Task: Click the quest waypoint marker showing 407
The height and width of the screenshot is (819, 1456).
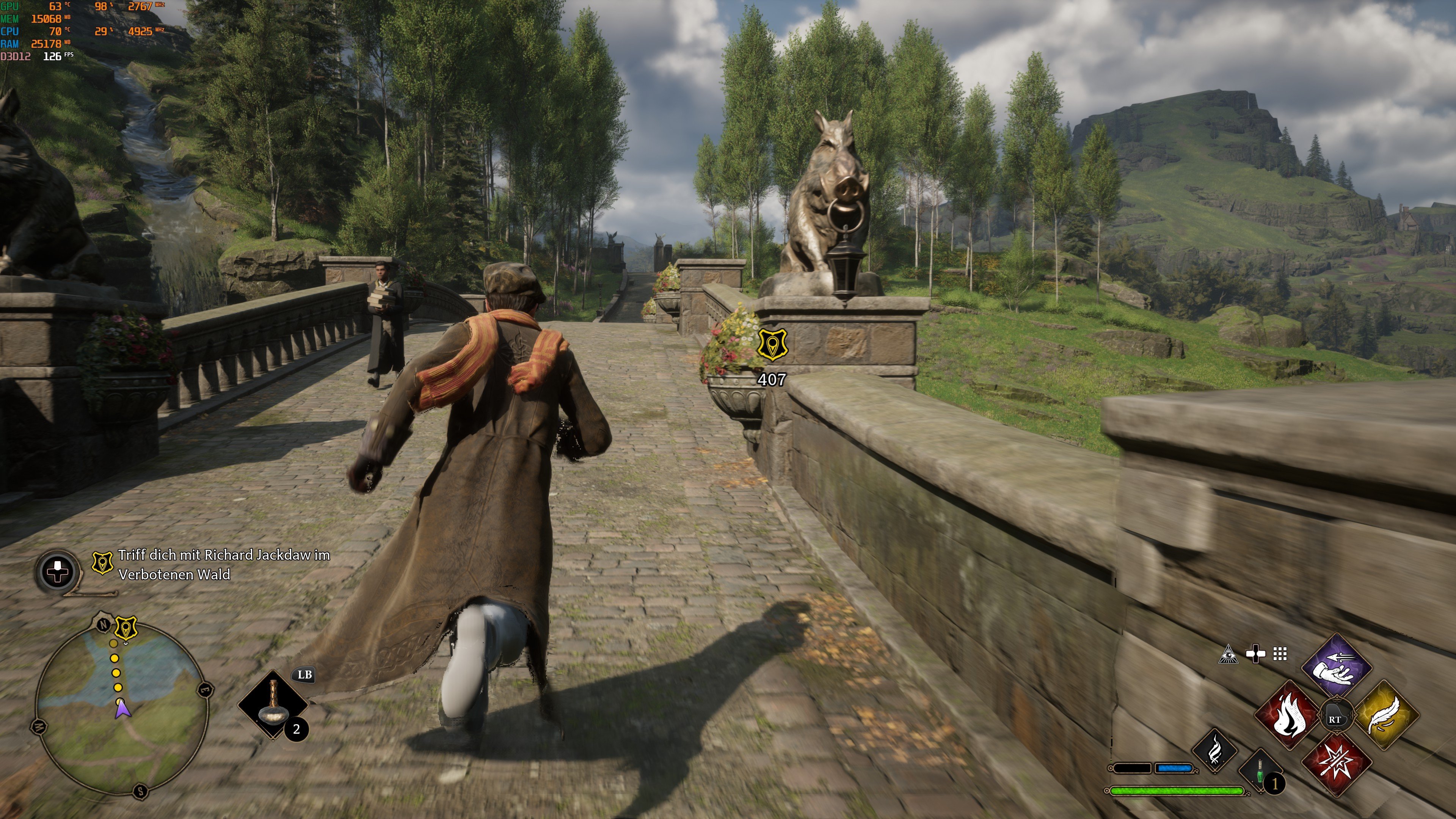Action: pos(772,345)
